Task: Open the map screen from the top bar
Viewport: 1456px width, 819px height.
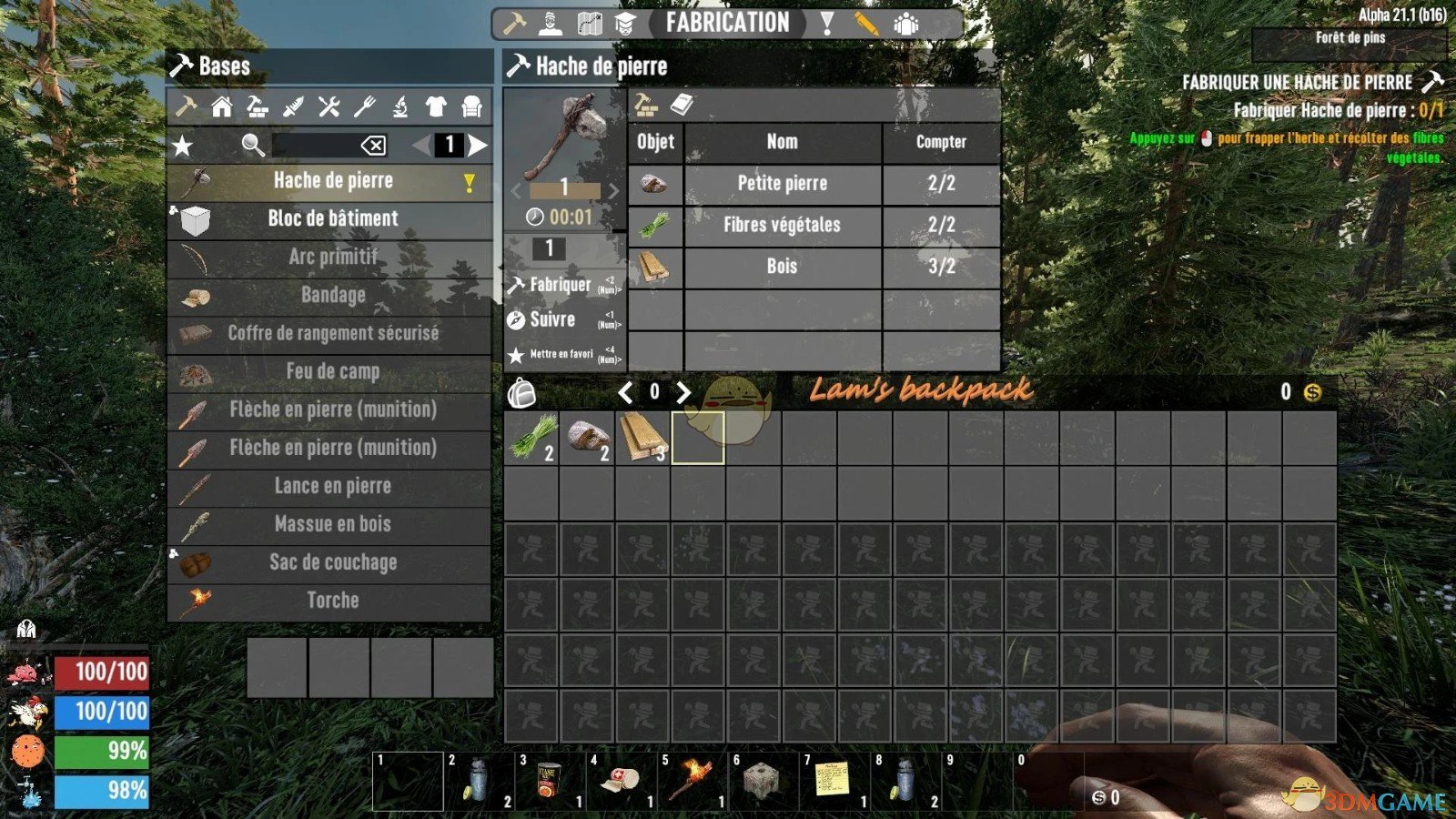Action: [x=591, y=24]
